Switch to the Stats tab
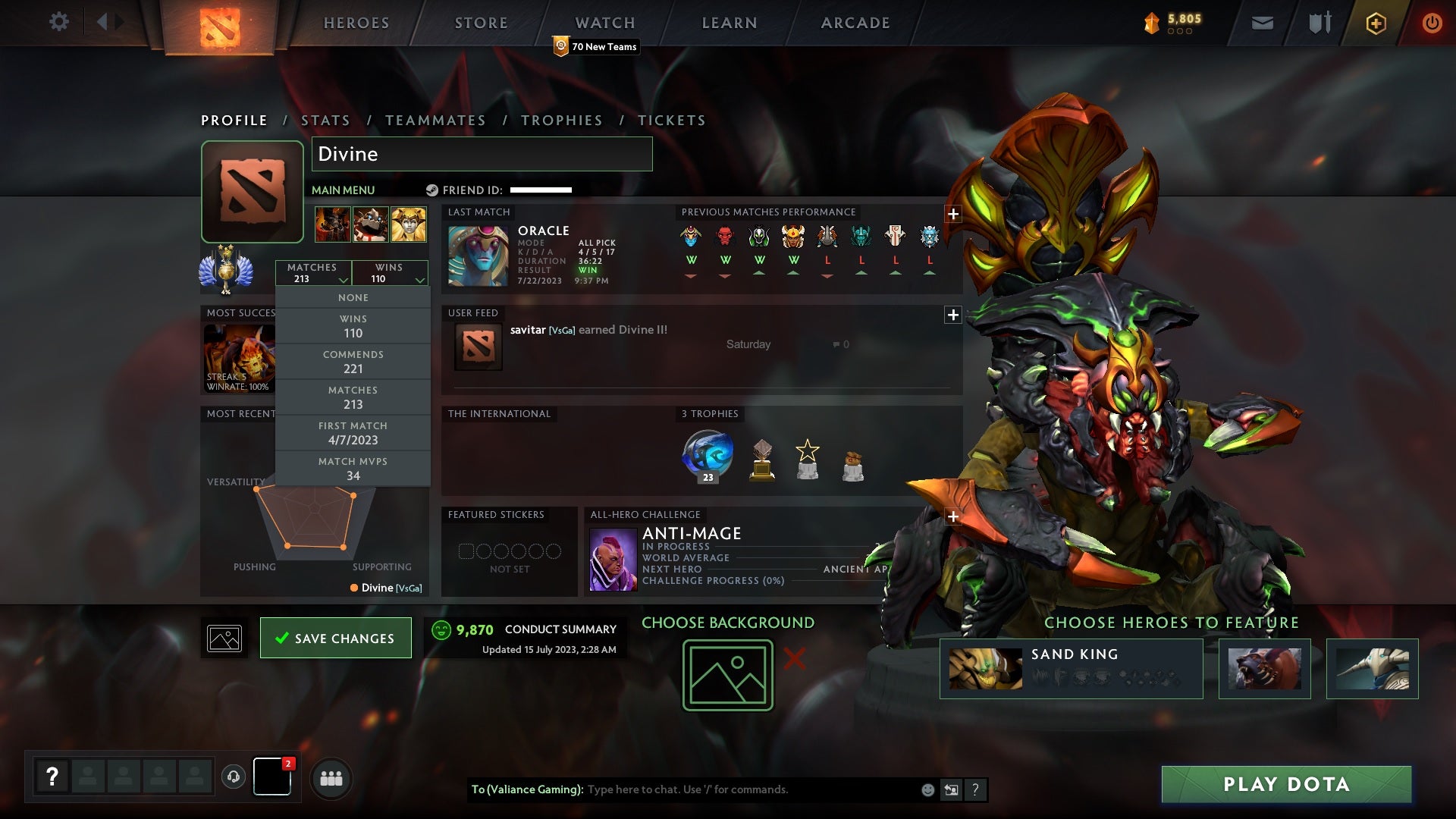Image resolution: width=1456 pixels, height=819 pixels. 325,121
